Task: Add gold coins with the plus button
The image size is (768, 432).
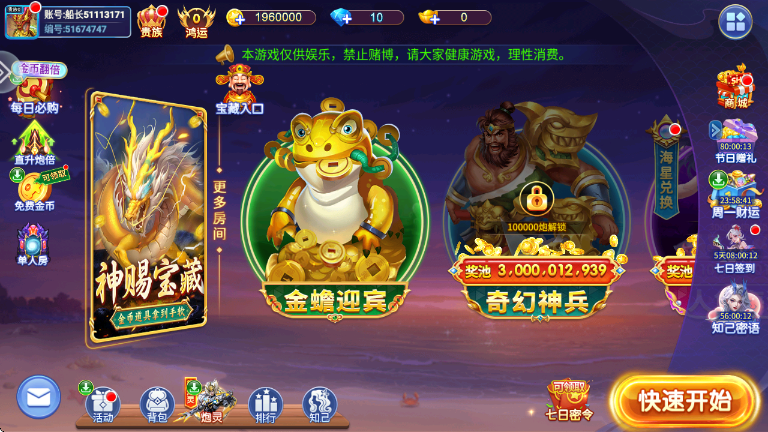Action: pyautogui.click(x=236, y=17)
